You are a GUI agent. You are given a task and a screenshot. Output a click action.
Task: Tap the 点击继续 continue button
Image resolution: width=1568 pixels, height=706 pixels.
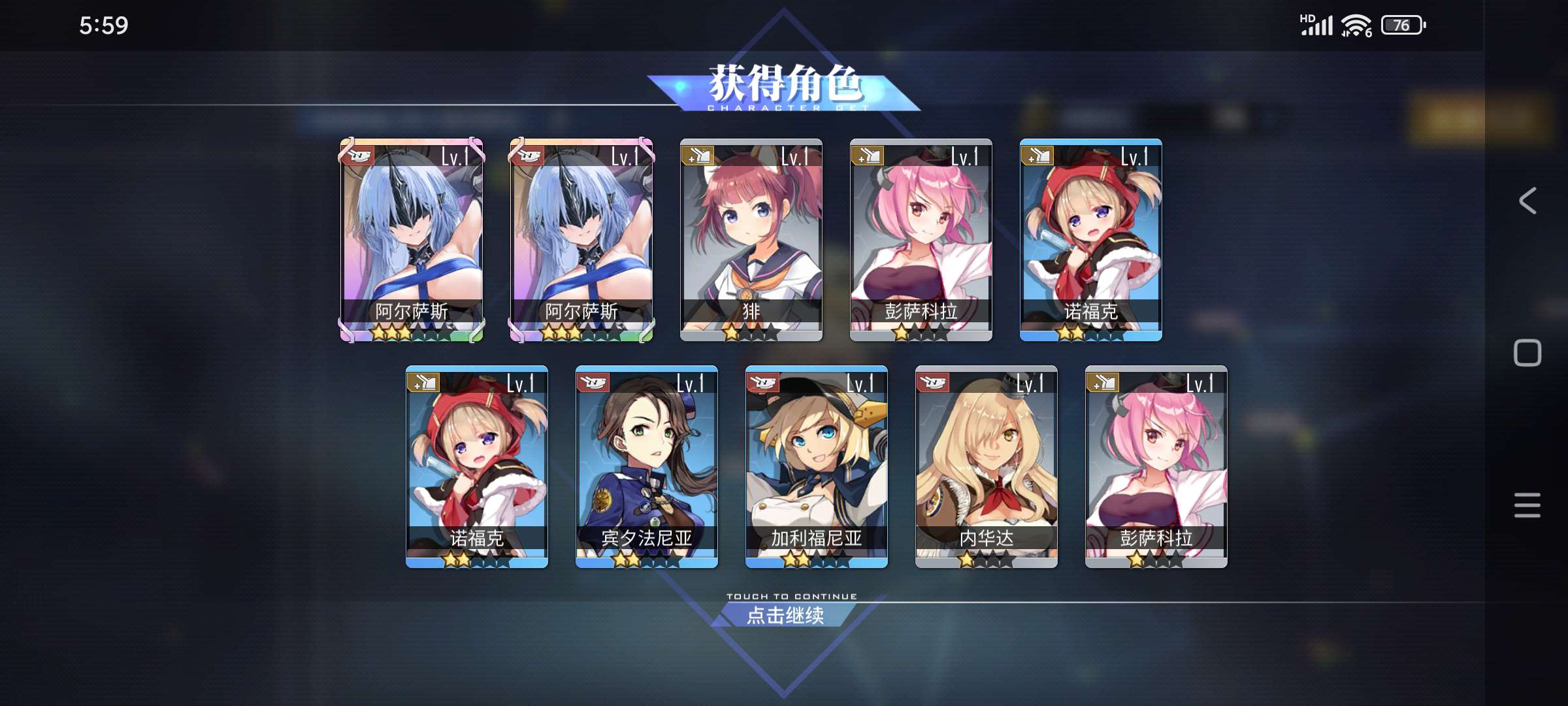point(785,615)
